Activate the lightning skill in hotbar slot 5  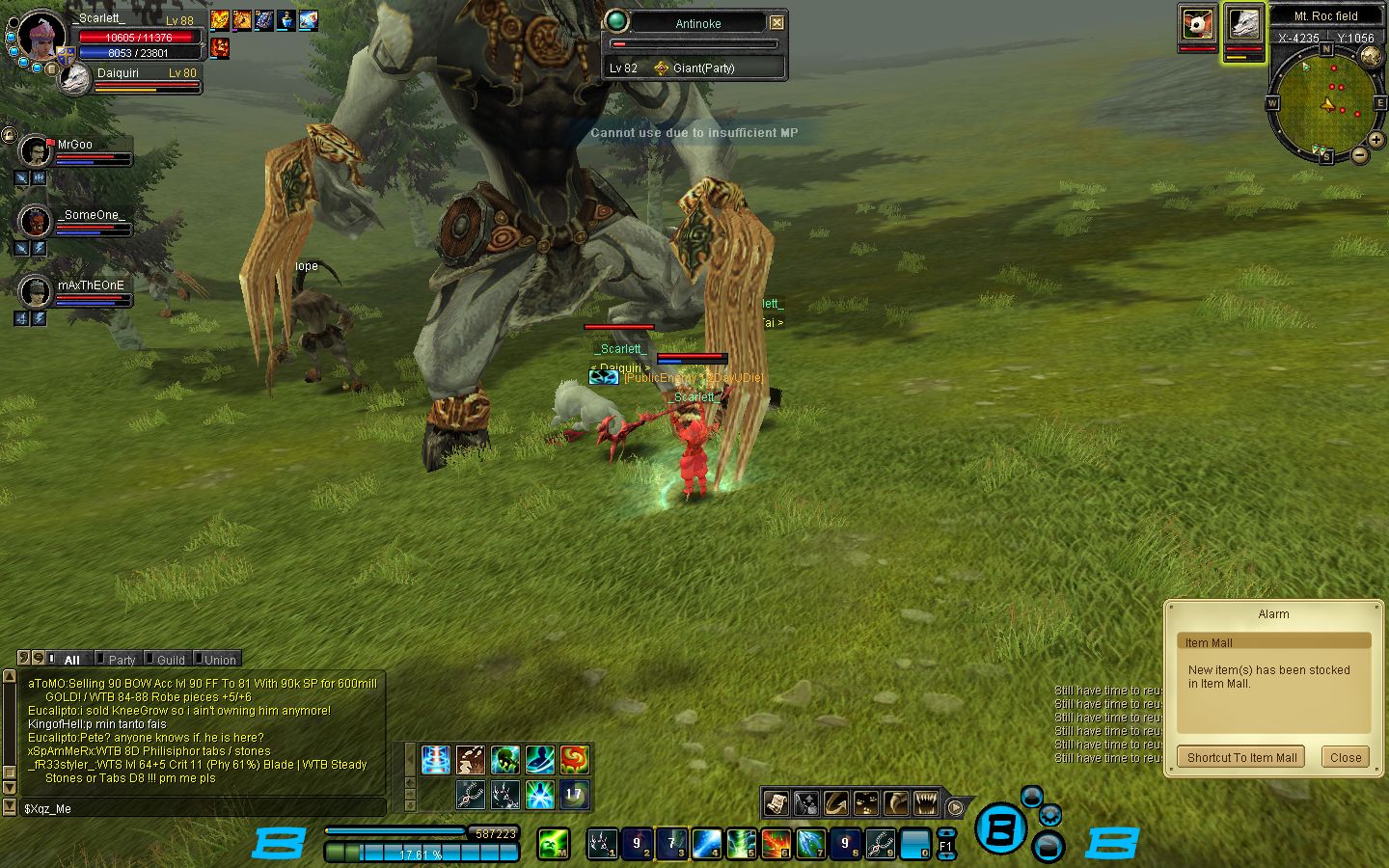coord(741,844)
